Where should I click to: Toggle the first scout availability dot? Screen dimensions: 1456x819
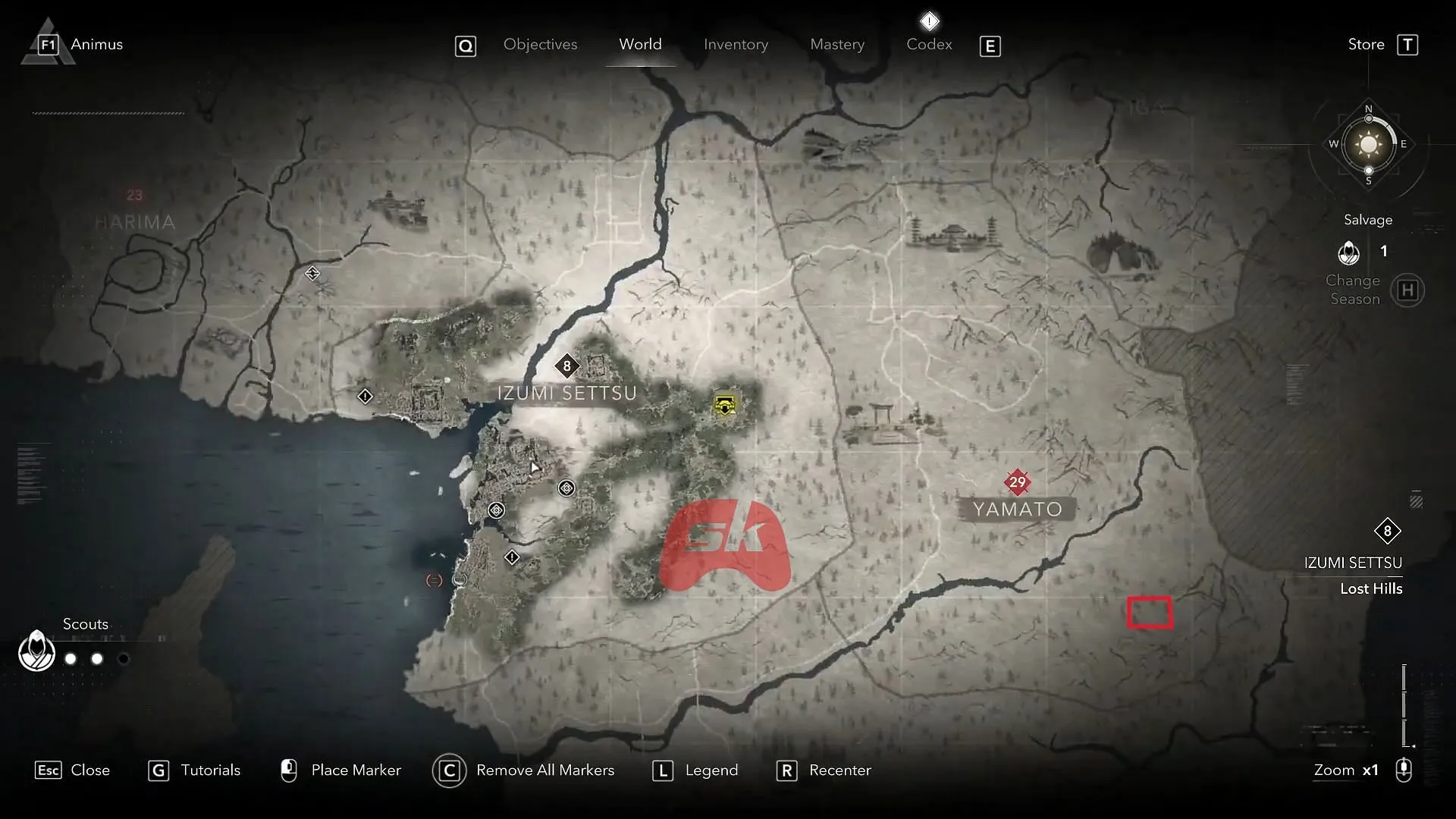click(70, 659)
